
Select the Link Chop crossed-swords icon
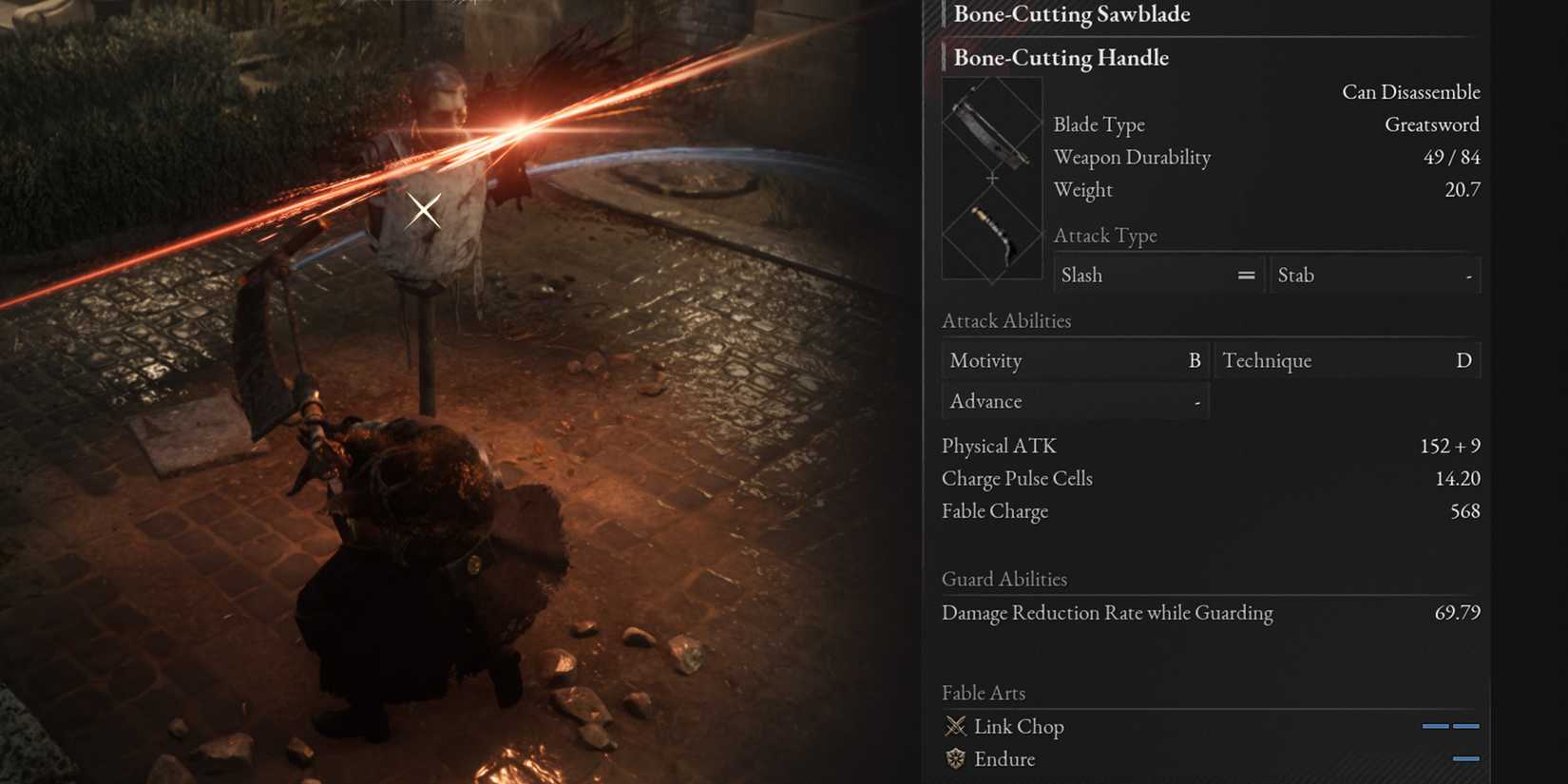[x=955, y=726]
